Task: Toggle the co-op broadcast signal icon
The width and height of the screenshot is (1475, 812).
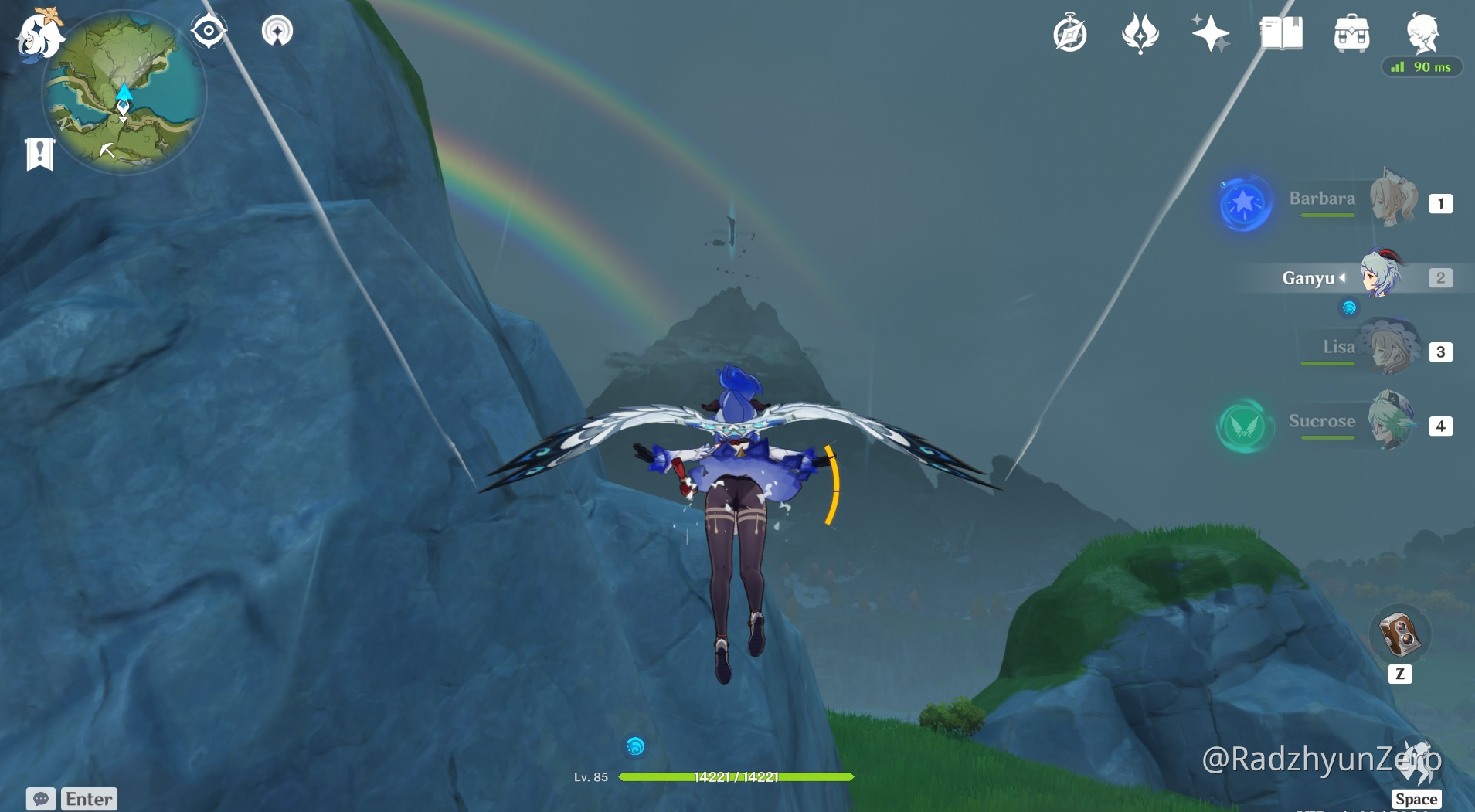Action: pos(277,29)
